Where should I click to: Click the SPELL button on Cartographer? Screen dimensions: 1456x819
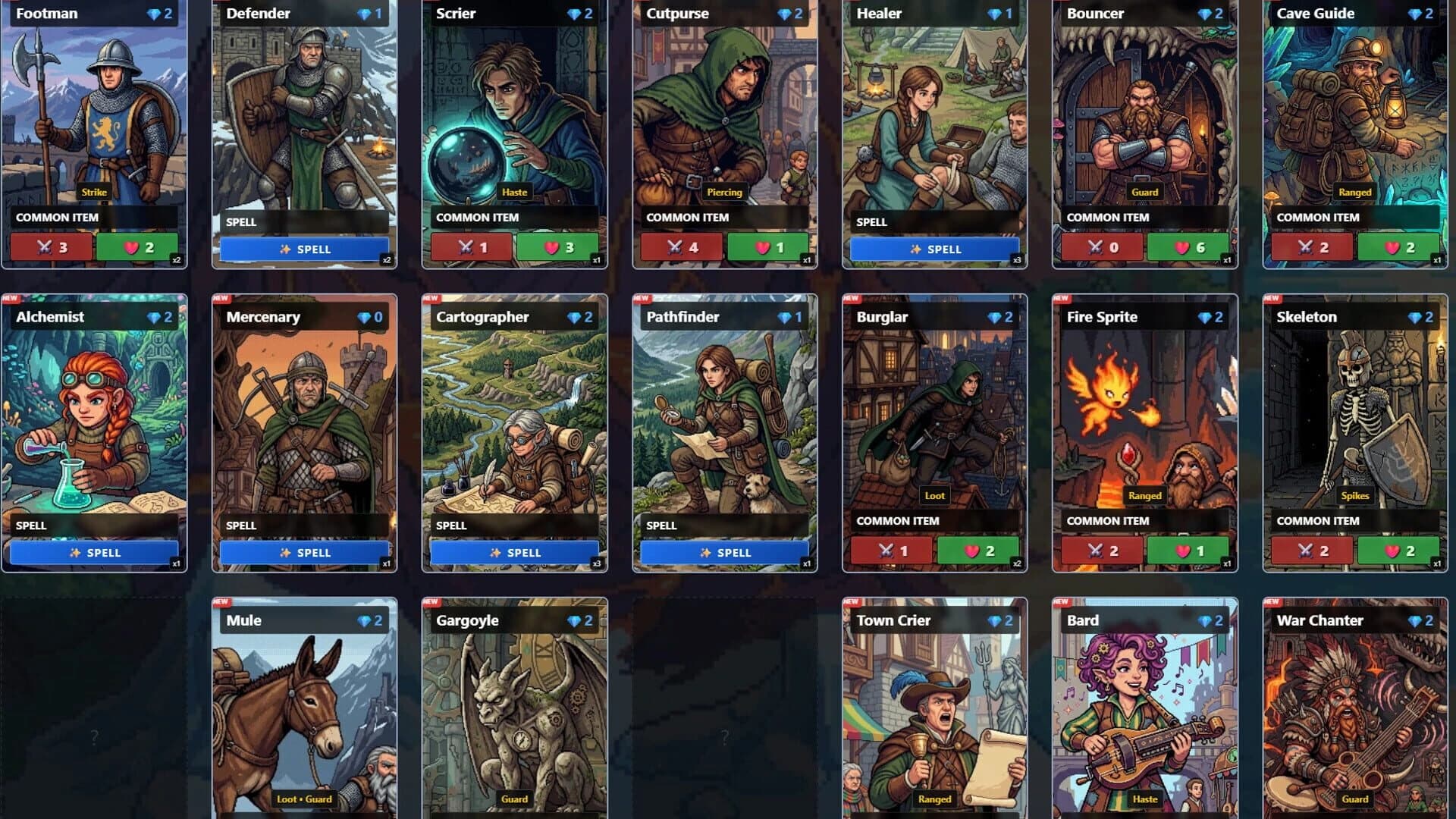[x=514, y=552]
